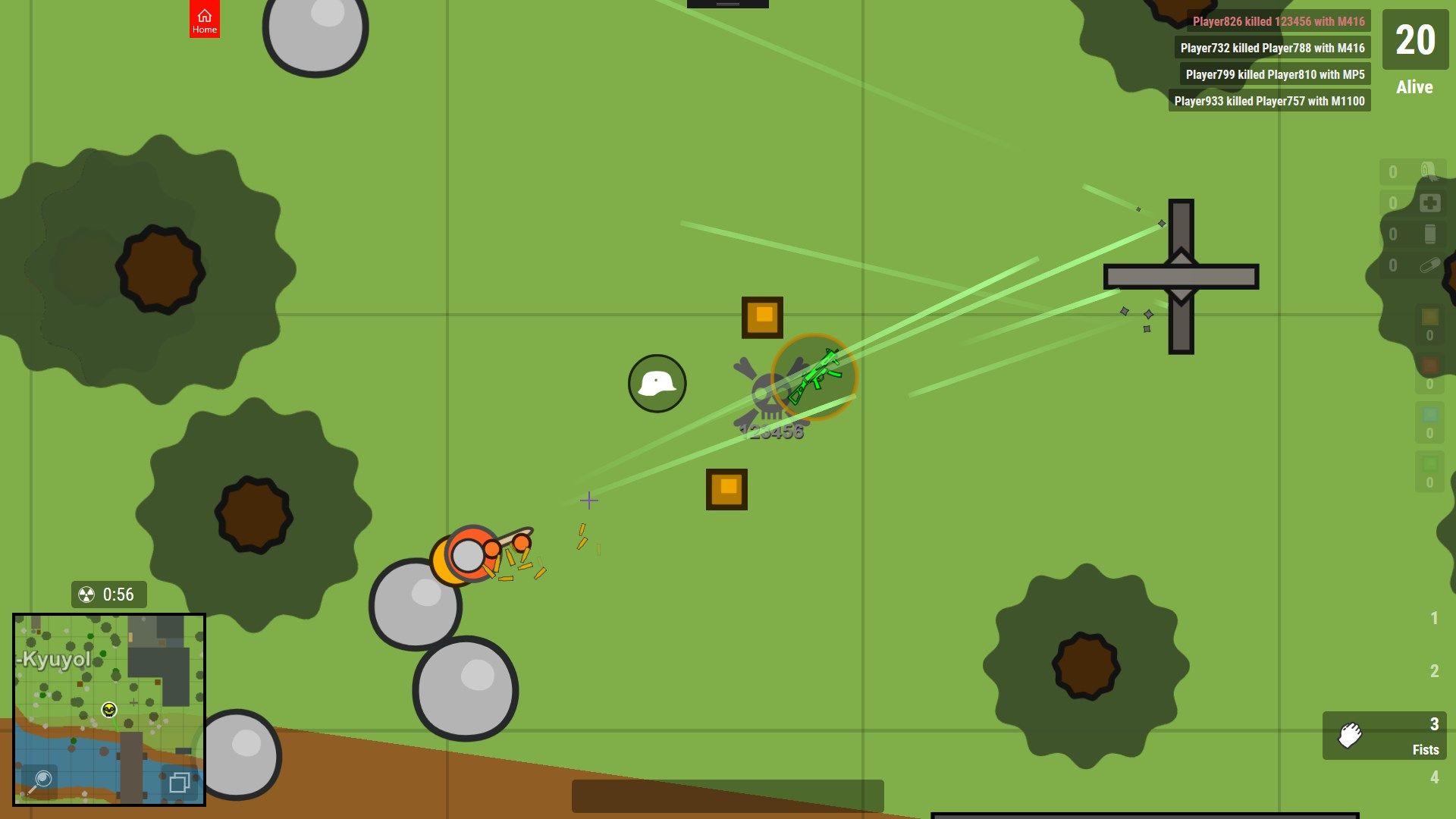Click the radiation icon on the zone timer
This screenshot has height=819, width=1456.
tap(86, 595)
